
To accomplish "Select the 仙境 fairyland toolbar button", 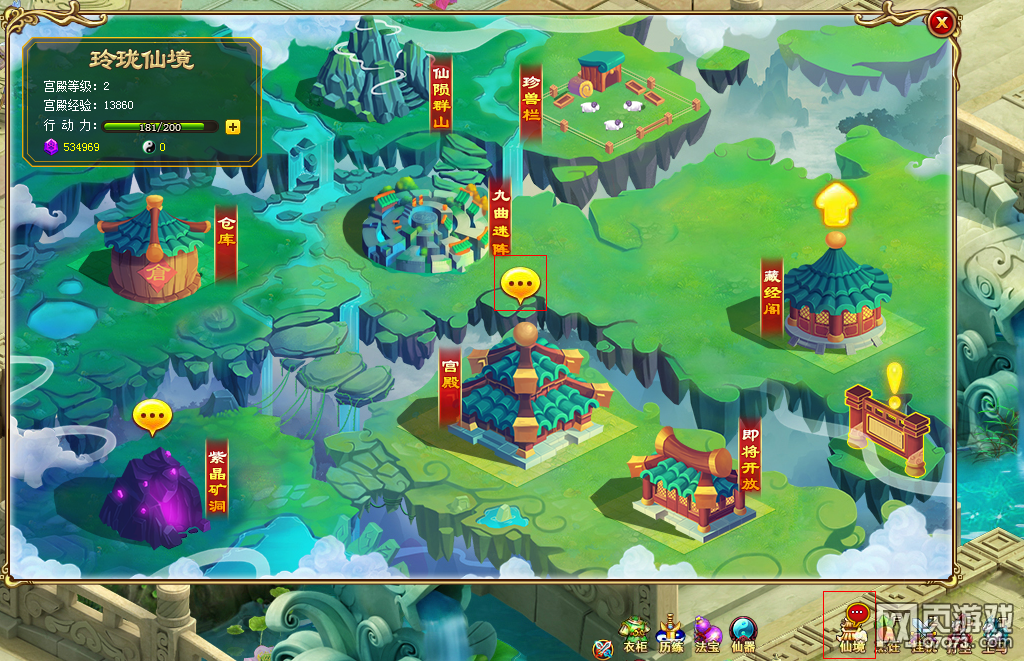I will (x=852, y=627).
